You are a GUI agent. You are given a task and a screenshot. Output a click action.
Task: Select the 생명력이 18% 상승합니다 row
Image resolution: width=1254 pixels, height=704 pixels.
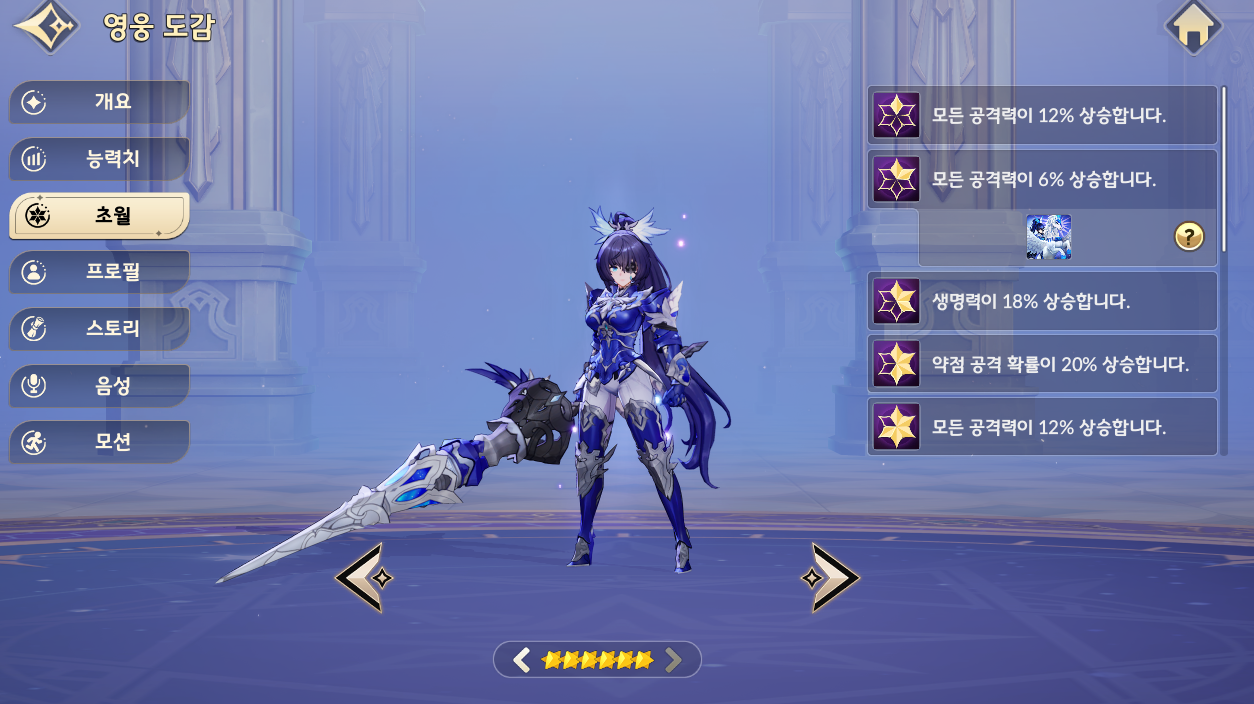[x=1042, y=301]
